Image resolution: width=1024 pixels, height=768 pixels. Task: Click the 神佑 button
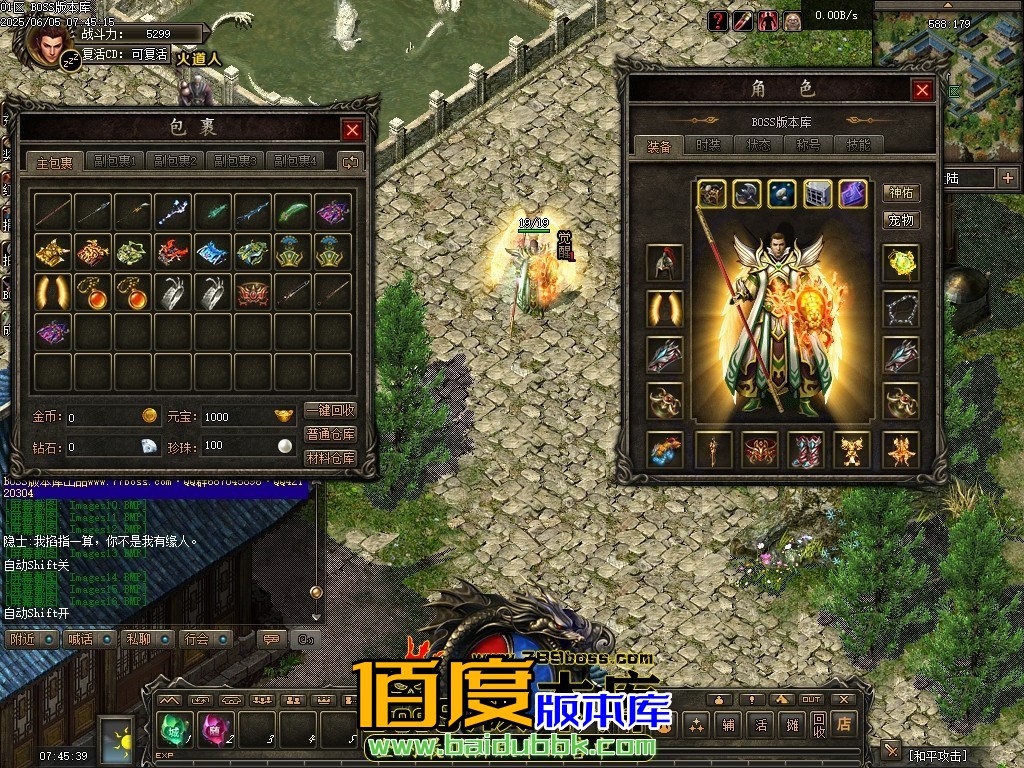(901, 193)
